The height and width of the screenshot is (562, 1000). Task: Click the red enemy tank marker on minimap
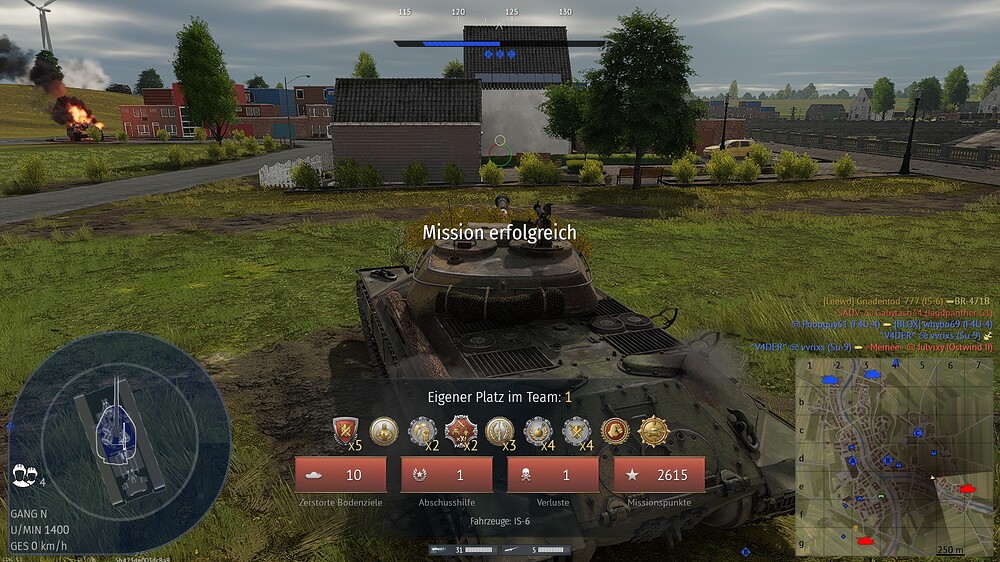[x=967, y=489]
